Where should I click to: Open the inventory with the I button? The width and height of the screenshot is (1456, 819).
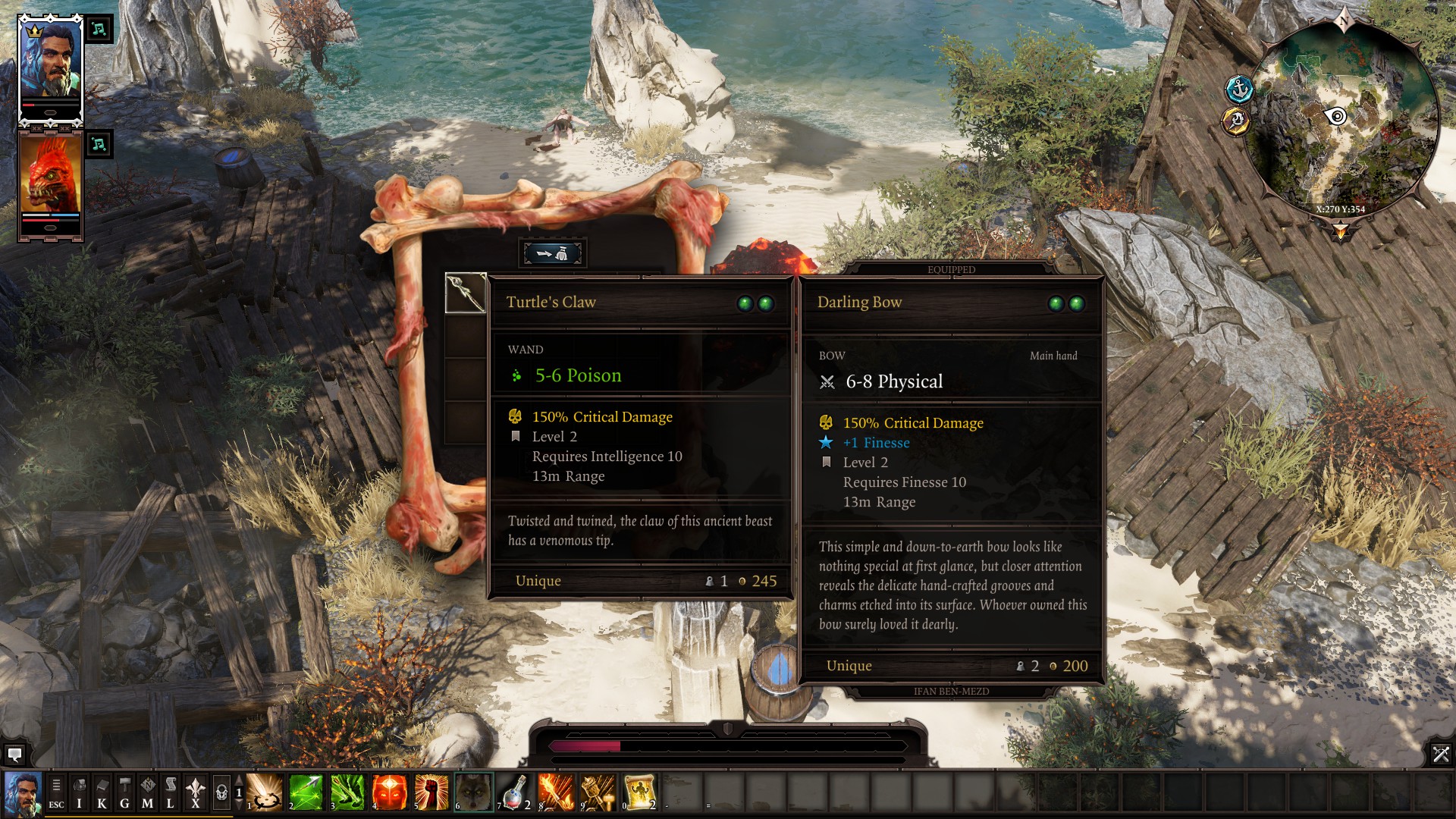79,792
